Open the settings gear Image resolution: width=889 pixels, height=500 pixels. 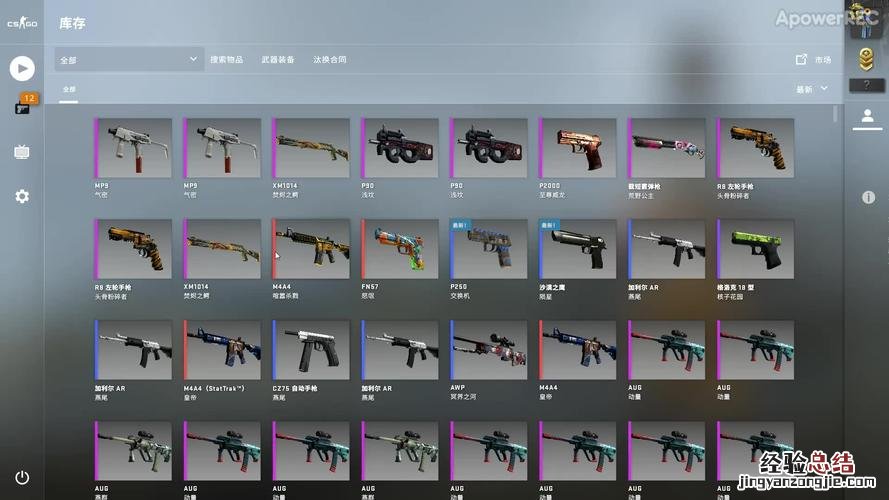click(x=22, y=196)
